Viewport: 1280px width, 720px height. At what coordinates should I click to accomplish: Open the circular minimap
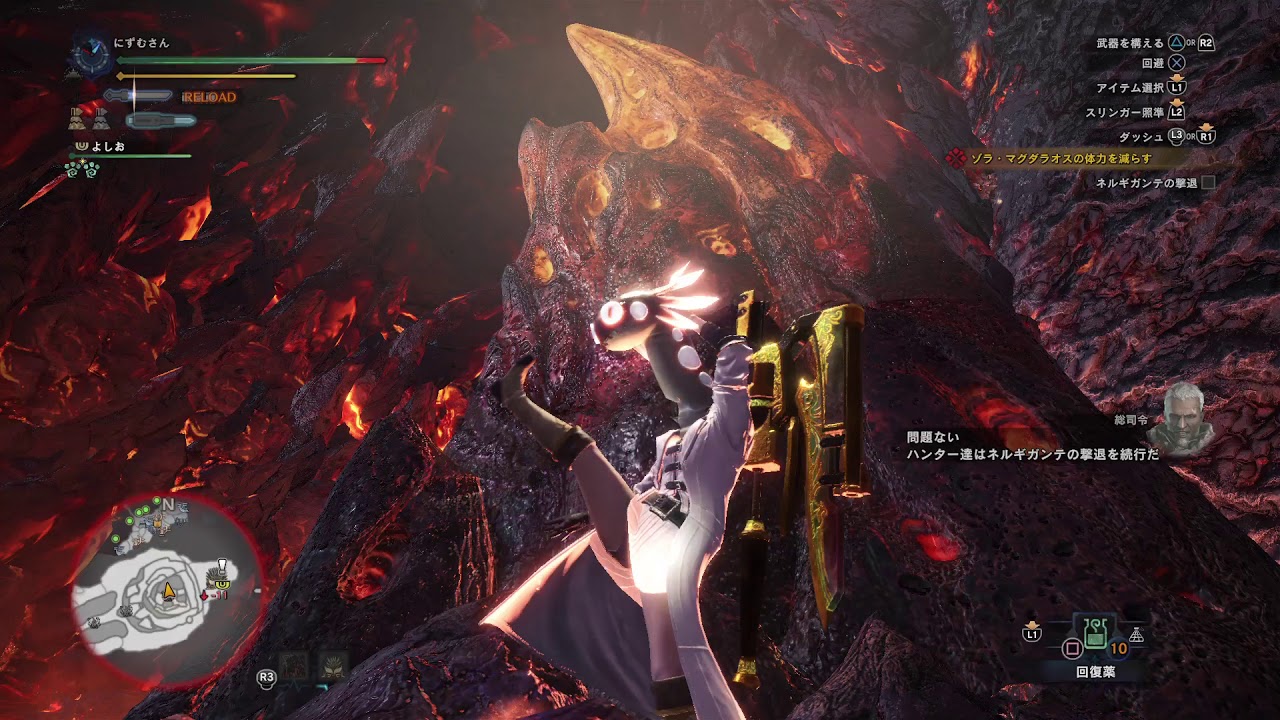click(165, 590)
